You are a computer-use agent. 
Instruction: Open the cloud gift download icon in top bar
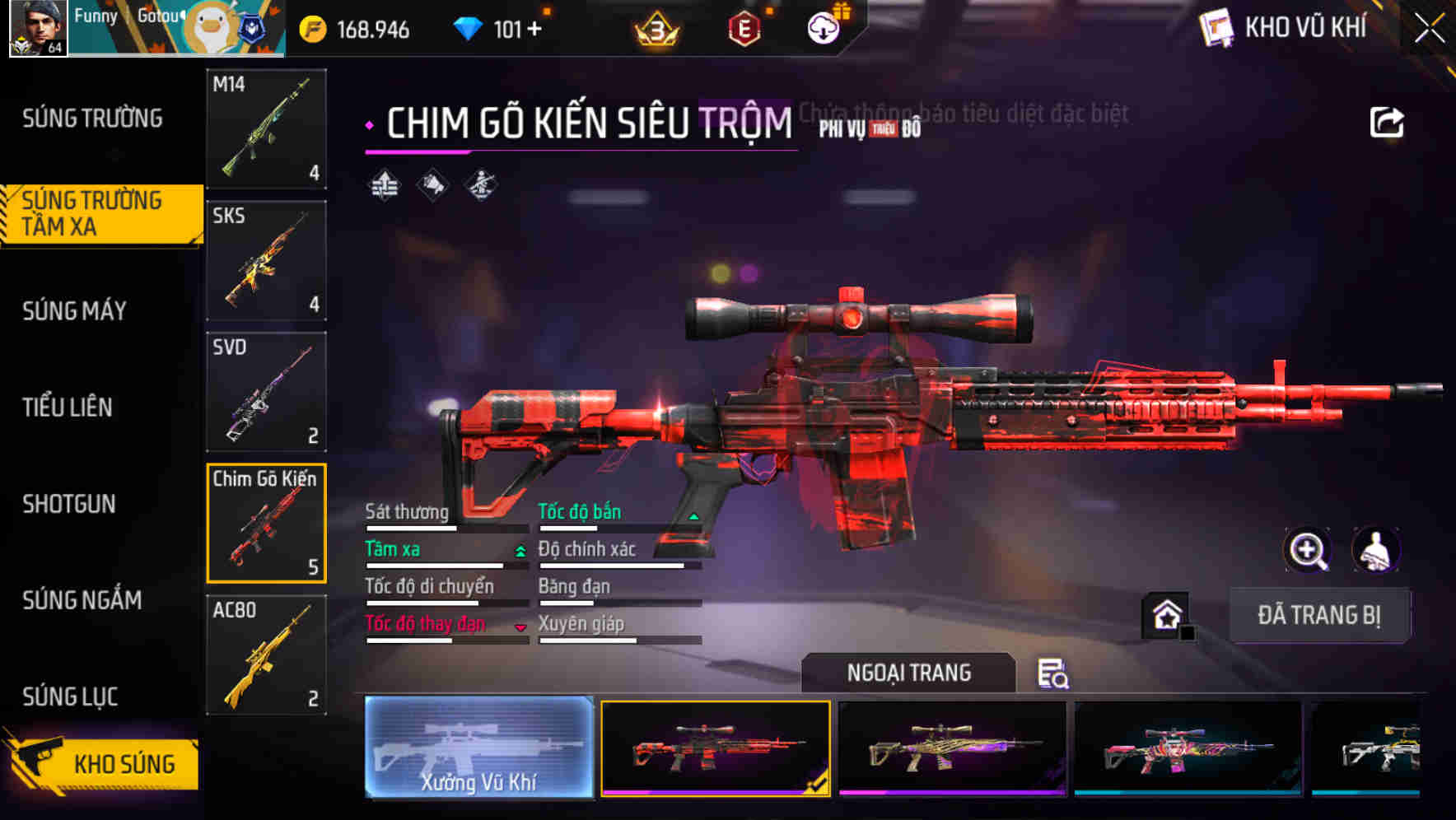pyautogui.click(x=823, y=27)
